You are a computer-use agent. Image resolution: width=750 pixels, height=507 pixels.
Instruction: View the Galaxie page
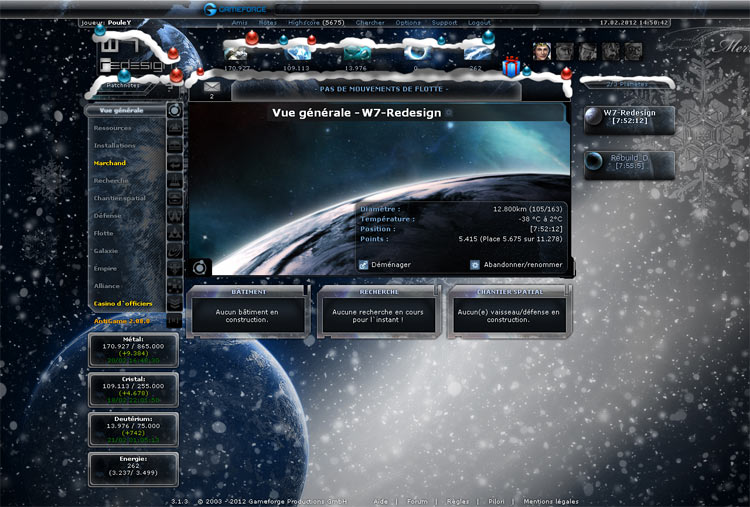pos(107,250)
